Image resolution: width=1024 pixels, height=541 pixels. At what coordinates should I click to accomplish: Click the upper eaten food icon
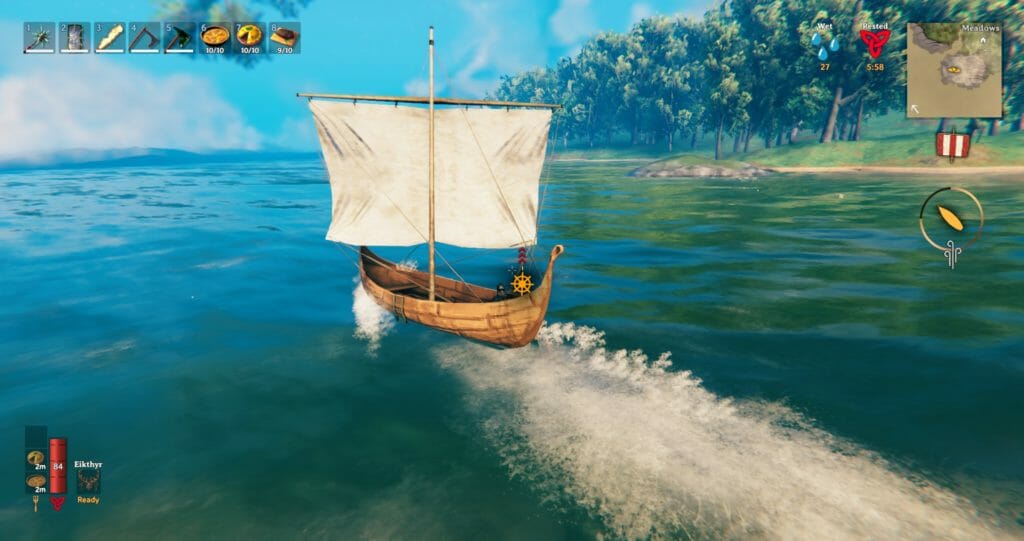click(x=36, y=458)
